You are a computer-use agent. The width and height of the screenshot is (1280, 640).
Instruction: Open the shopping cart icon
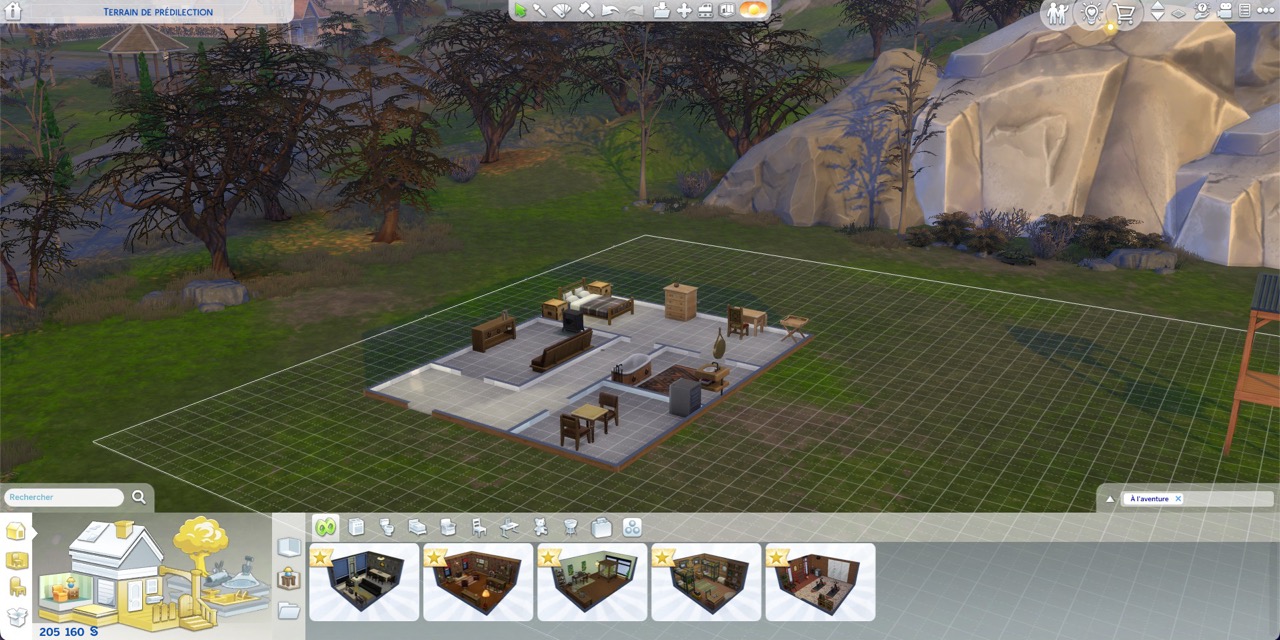click(1124, 13)
